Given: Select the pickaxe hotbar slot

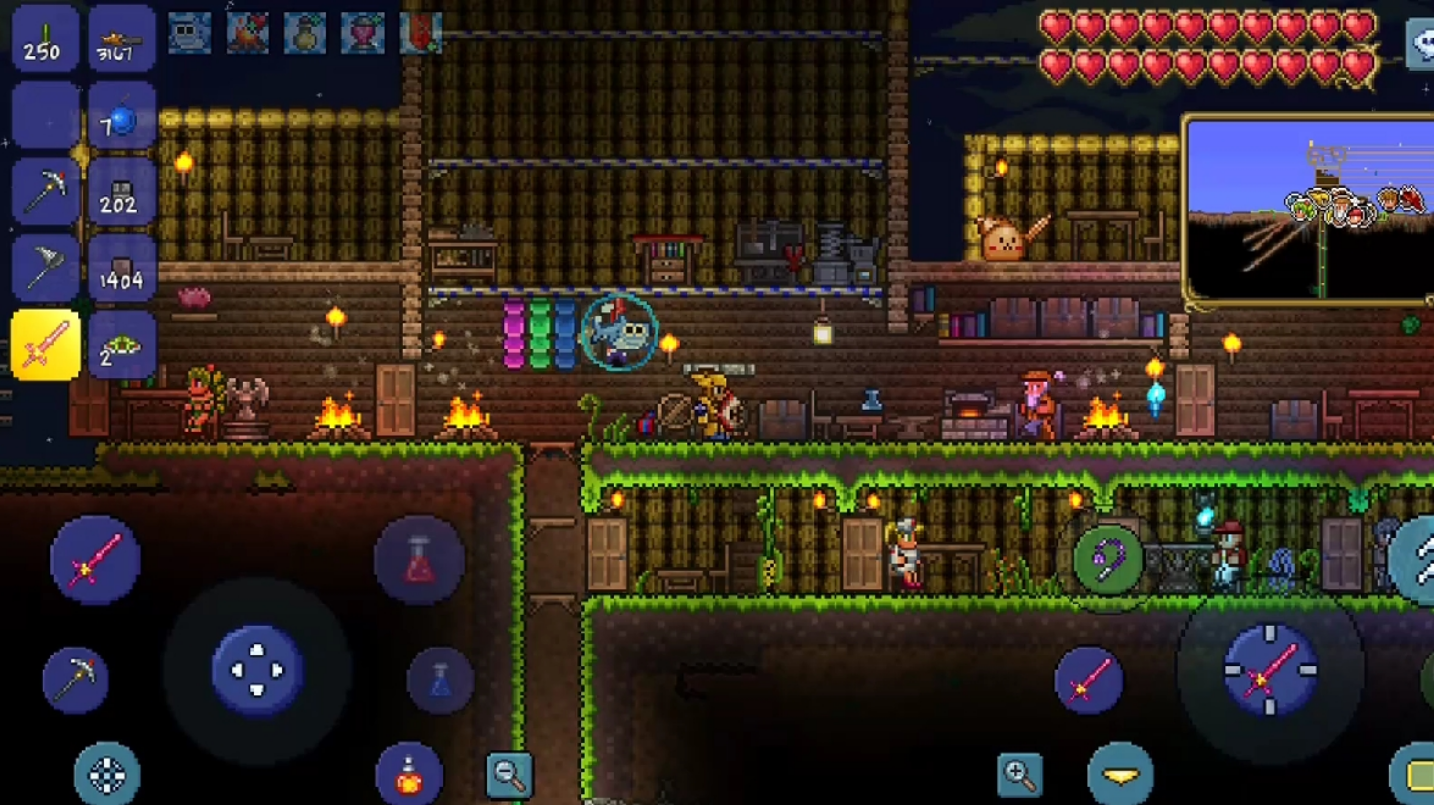Looking at the screenshot, I should coord(46,191).
